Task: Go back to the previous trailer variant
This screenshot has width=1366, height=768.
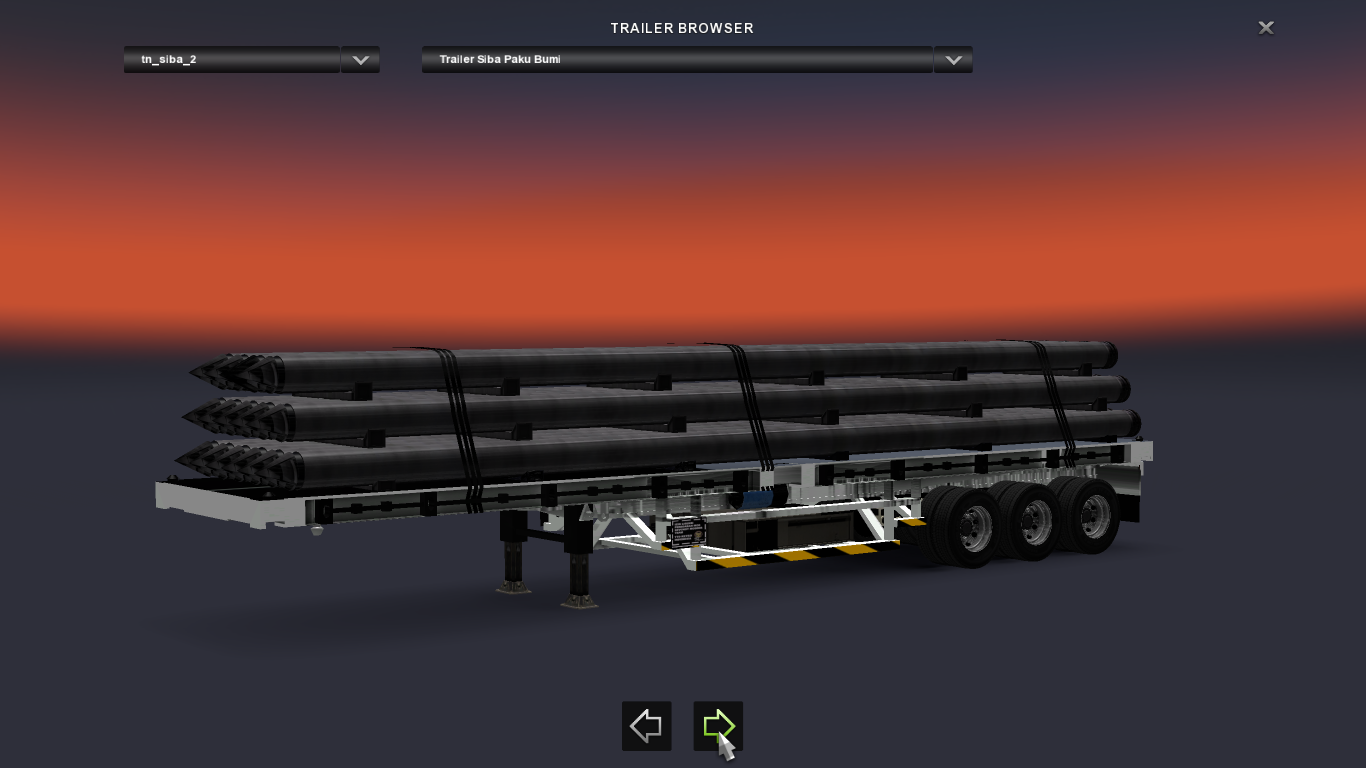Action: pyautogui.click(x=645, y=726)
